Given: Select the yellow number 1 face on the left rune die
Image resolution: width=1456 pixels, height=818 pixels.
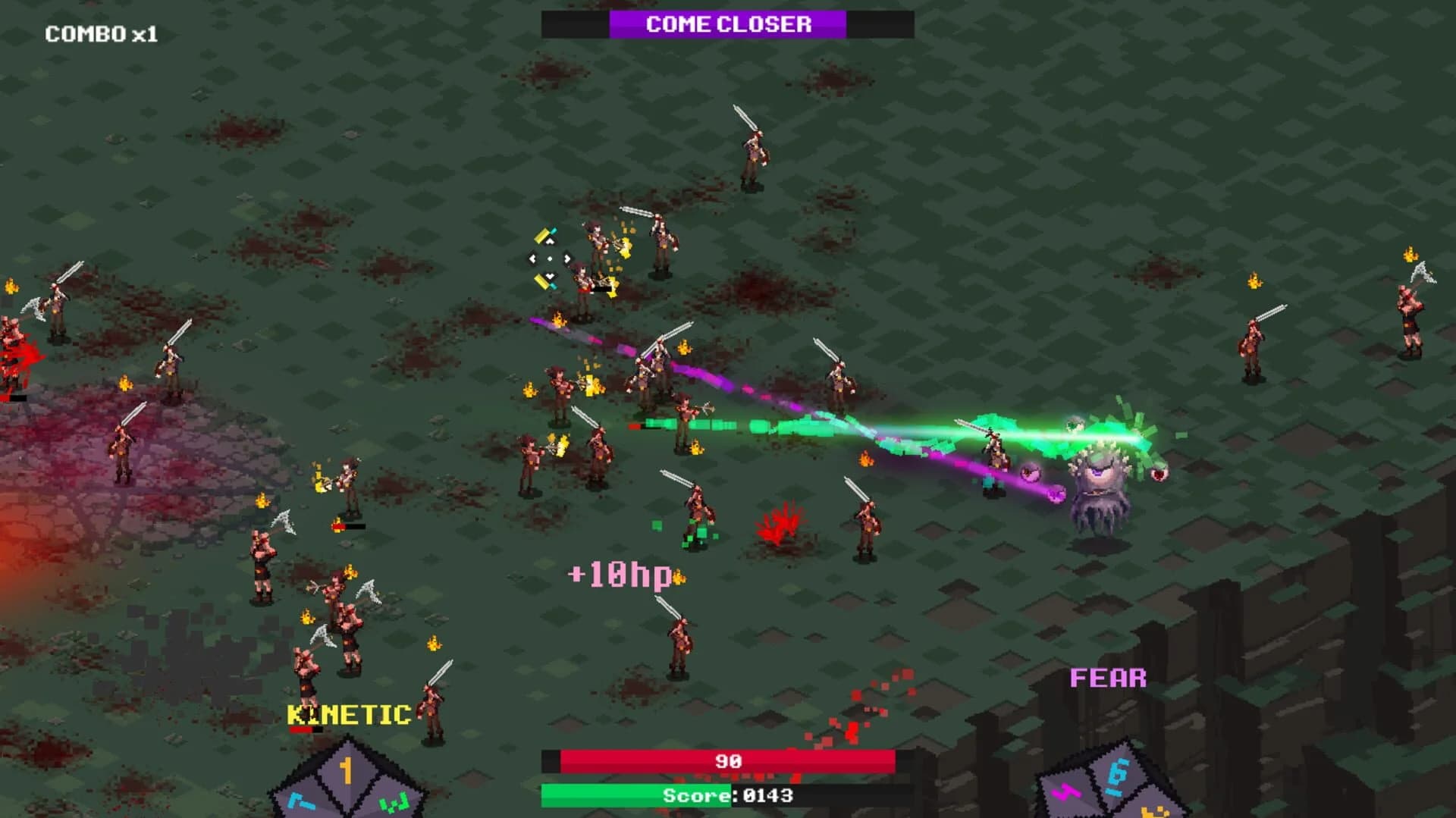Looking at the screenshot, I should pyautogui.click(x=347, y=771).
